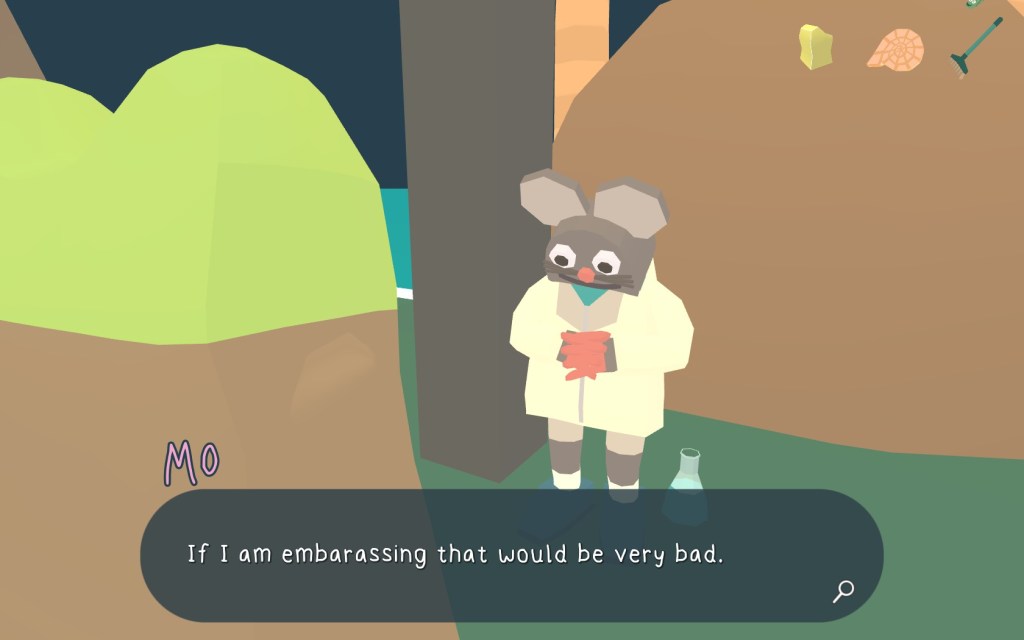Click the magnifying glass in the dialogue box
The image size is (1024, 640).
(843, 591)
